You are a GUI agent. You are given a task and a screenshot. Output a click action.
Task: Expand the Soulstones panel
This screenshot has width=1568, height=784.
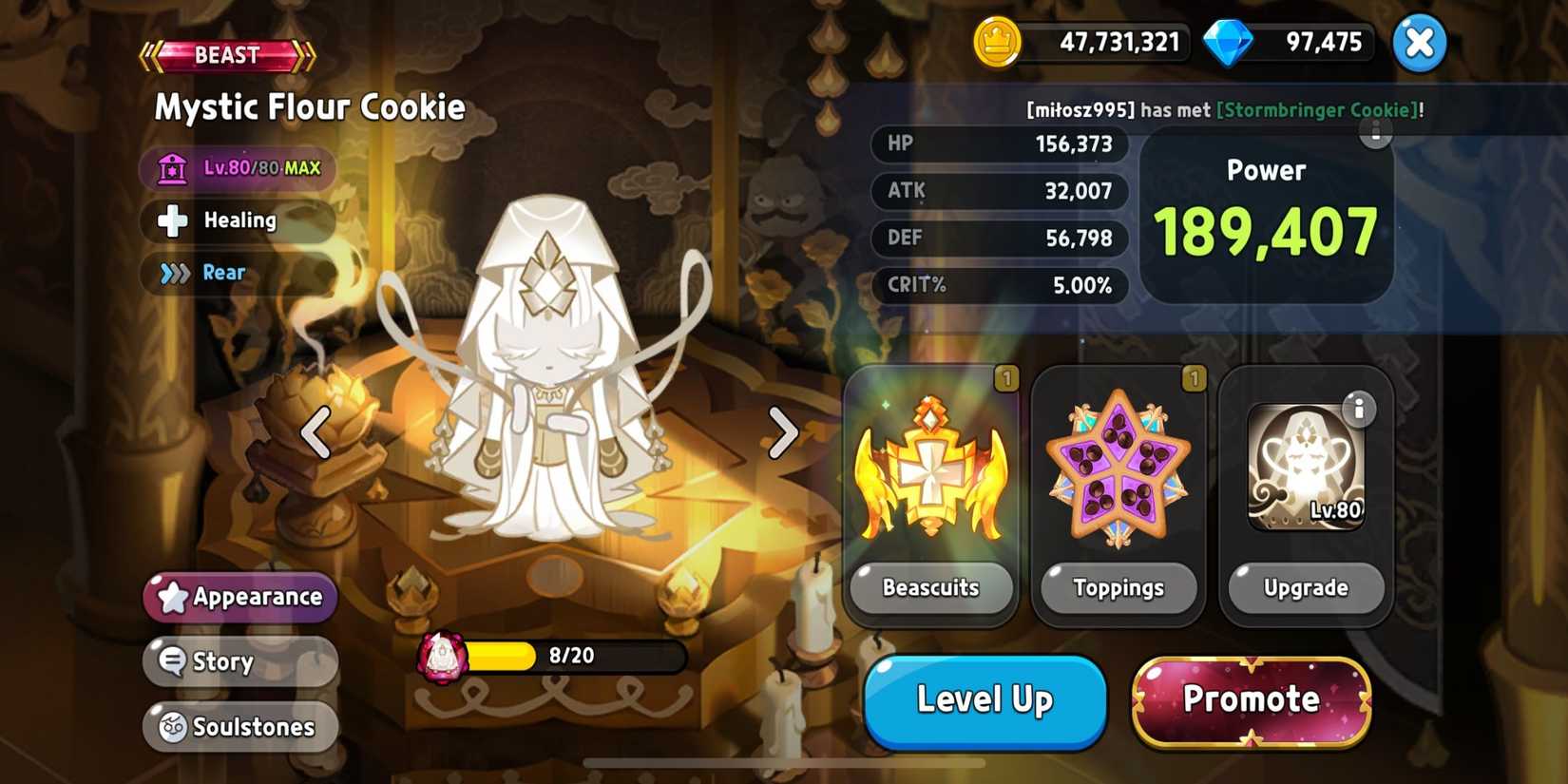tap(239, 726)
